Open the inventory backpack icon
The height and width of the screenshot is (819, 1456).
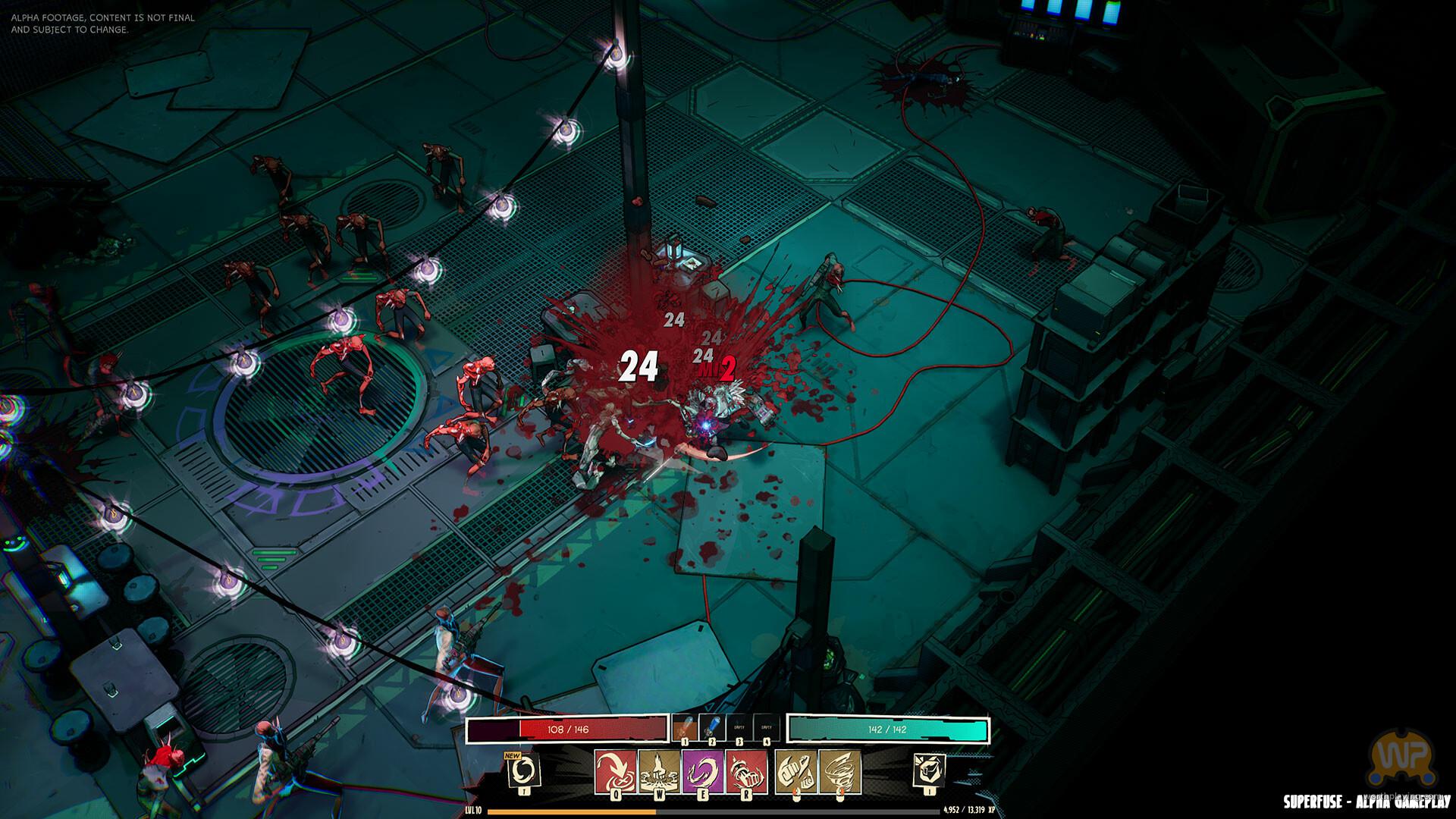click(929, 771)
